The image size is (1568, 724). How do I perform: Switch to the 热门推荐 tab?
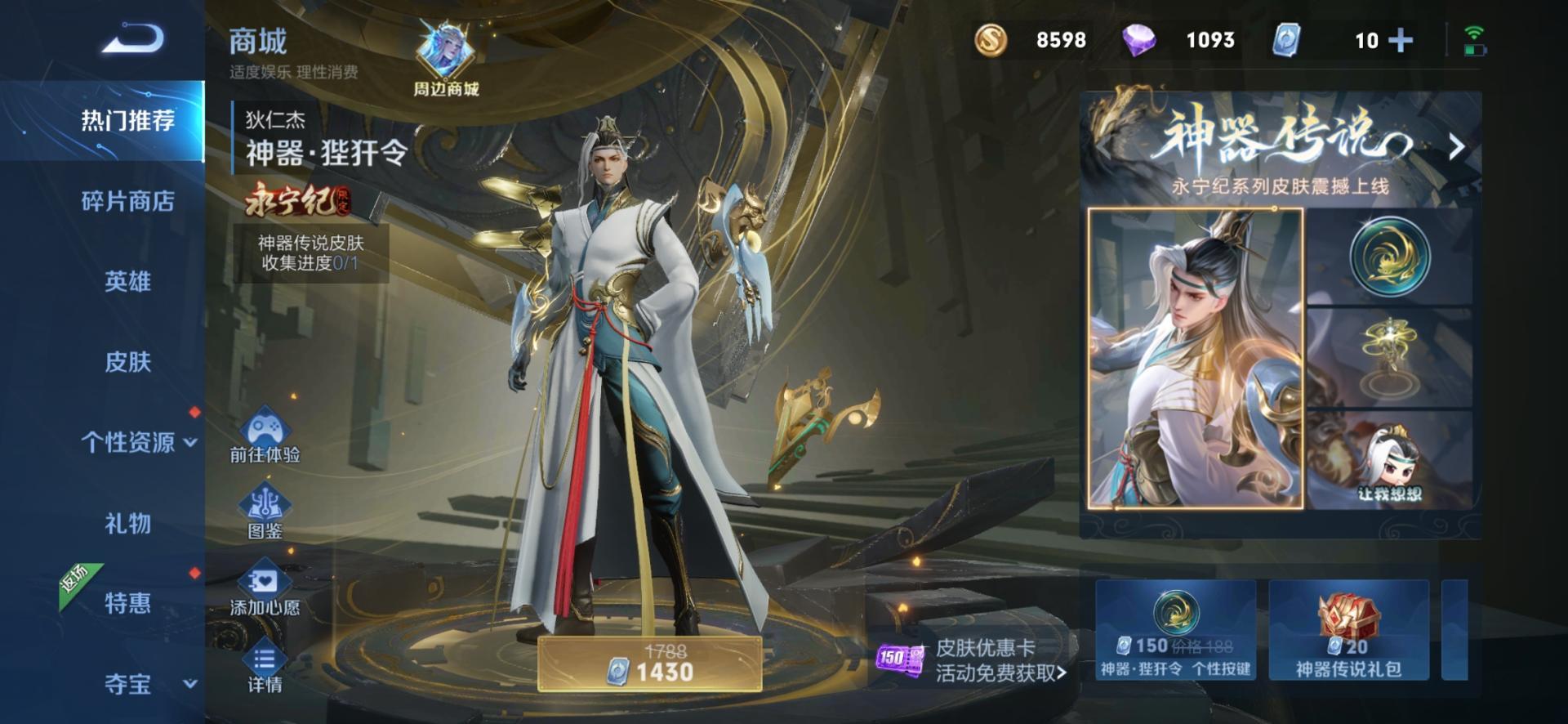pyautogui.click(x=127, y=121)
